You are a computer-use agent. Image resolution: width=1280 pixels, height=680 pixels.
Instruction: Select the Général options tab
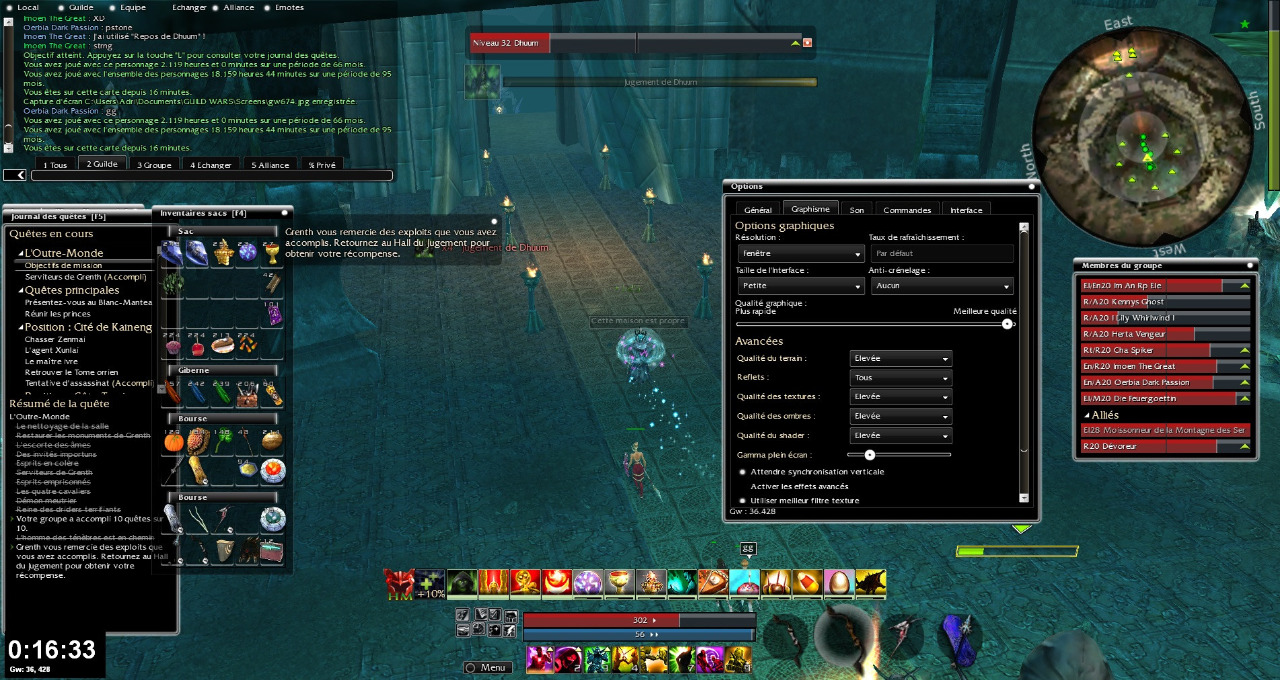click(758, 210)
